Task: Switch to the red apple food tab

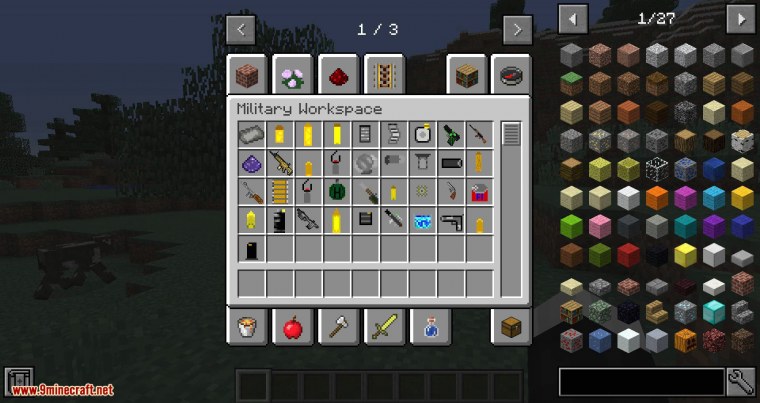Action: click(292, 326)
